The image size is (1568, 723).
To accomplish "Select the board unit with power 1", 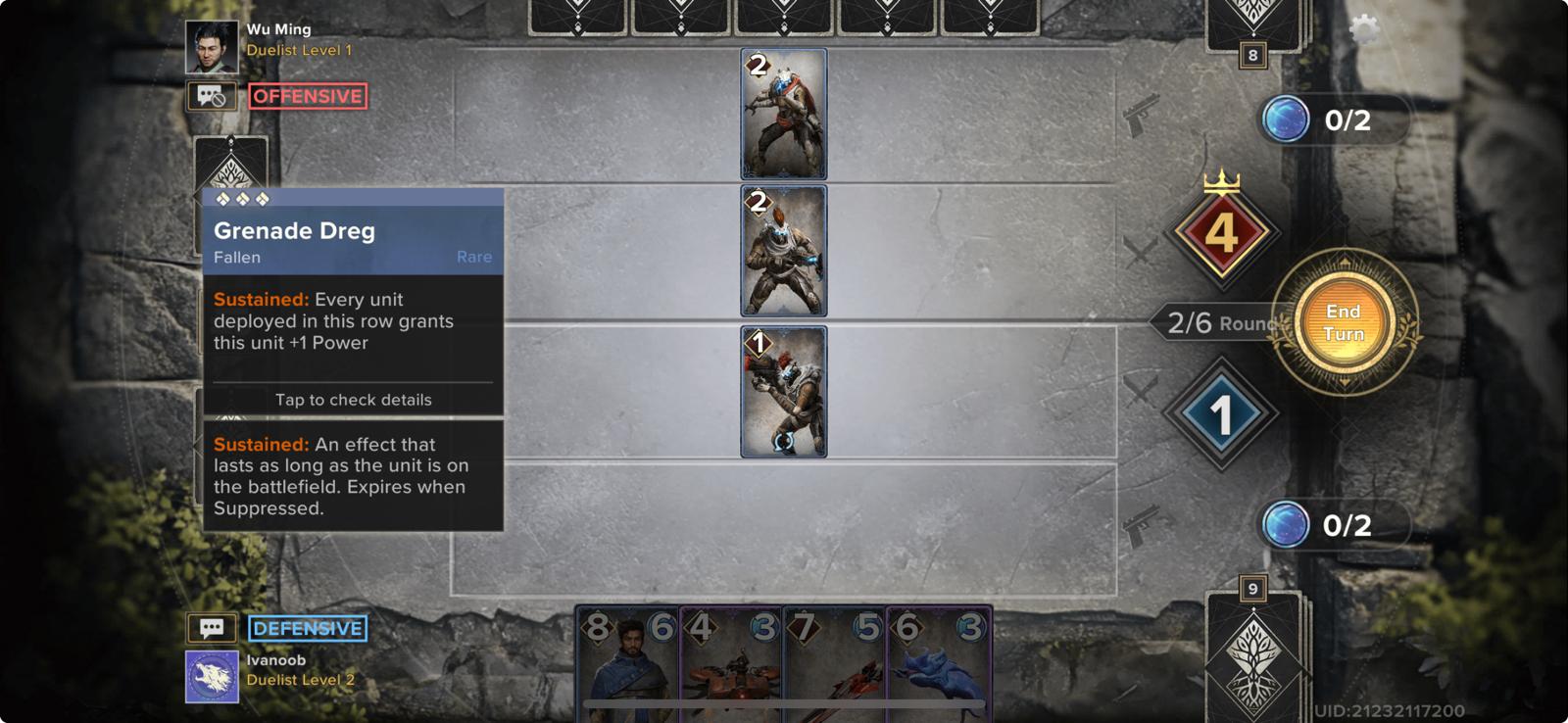I will (x=783, y=392).
